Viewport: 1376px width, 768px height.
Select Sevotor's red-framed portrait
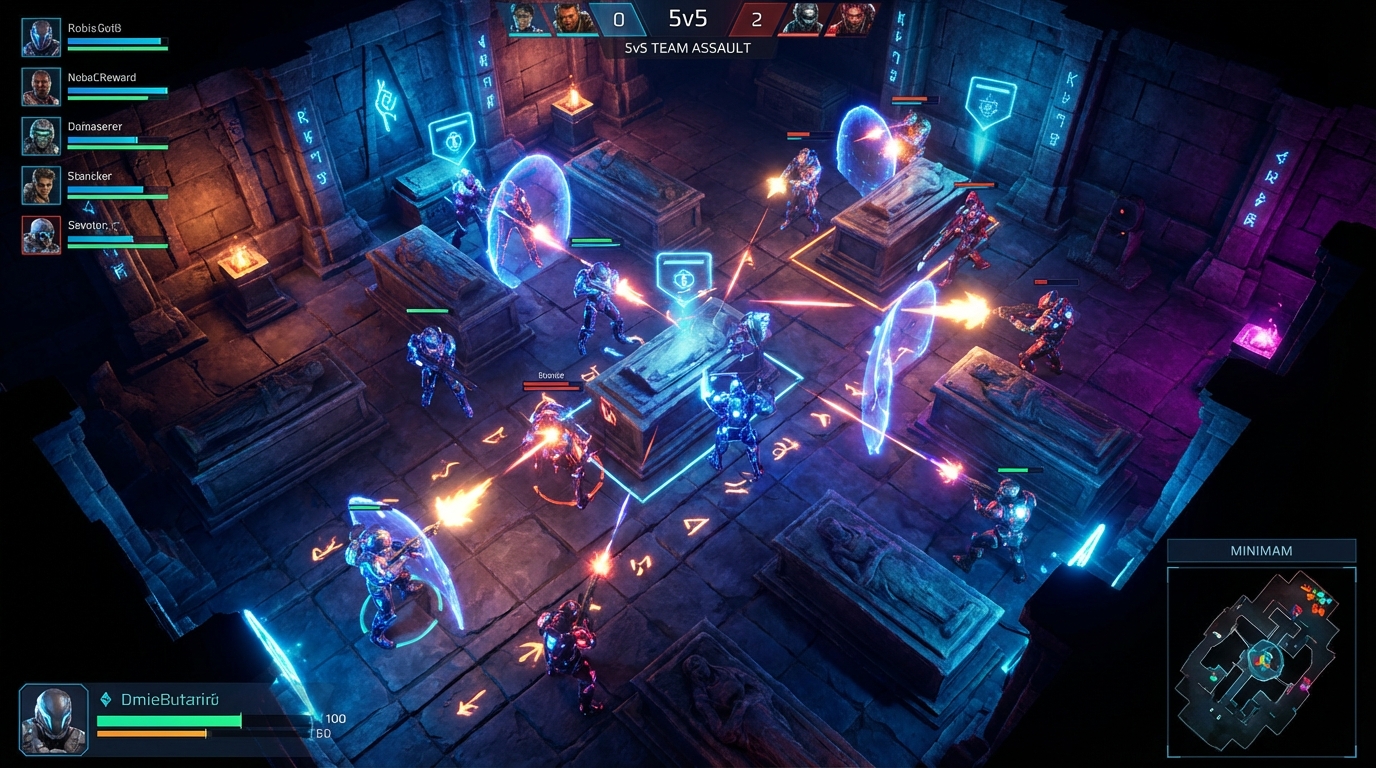pos(41,234)
